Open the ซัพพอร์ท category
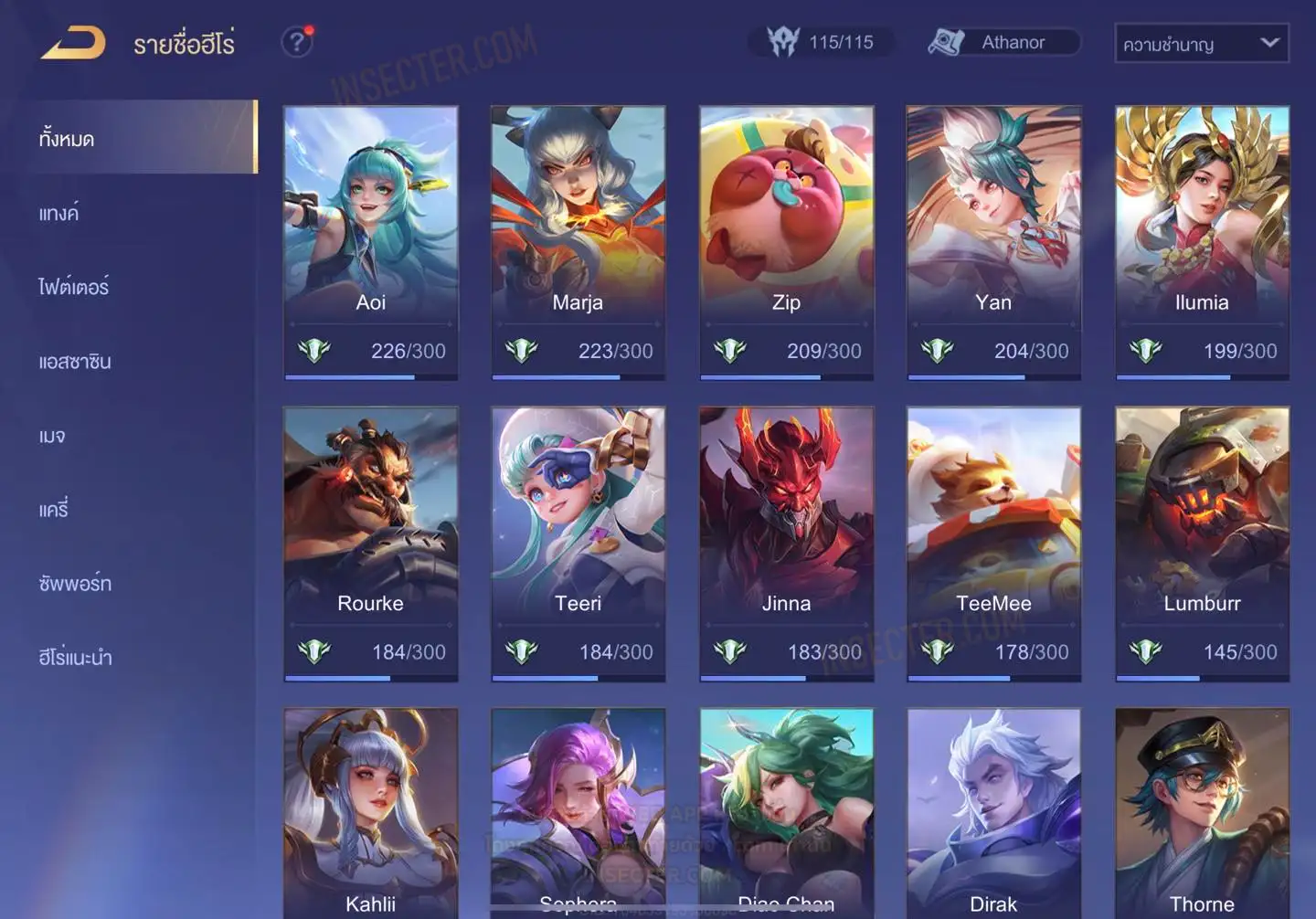The image size is (1316, 919). click(75, 584)
